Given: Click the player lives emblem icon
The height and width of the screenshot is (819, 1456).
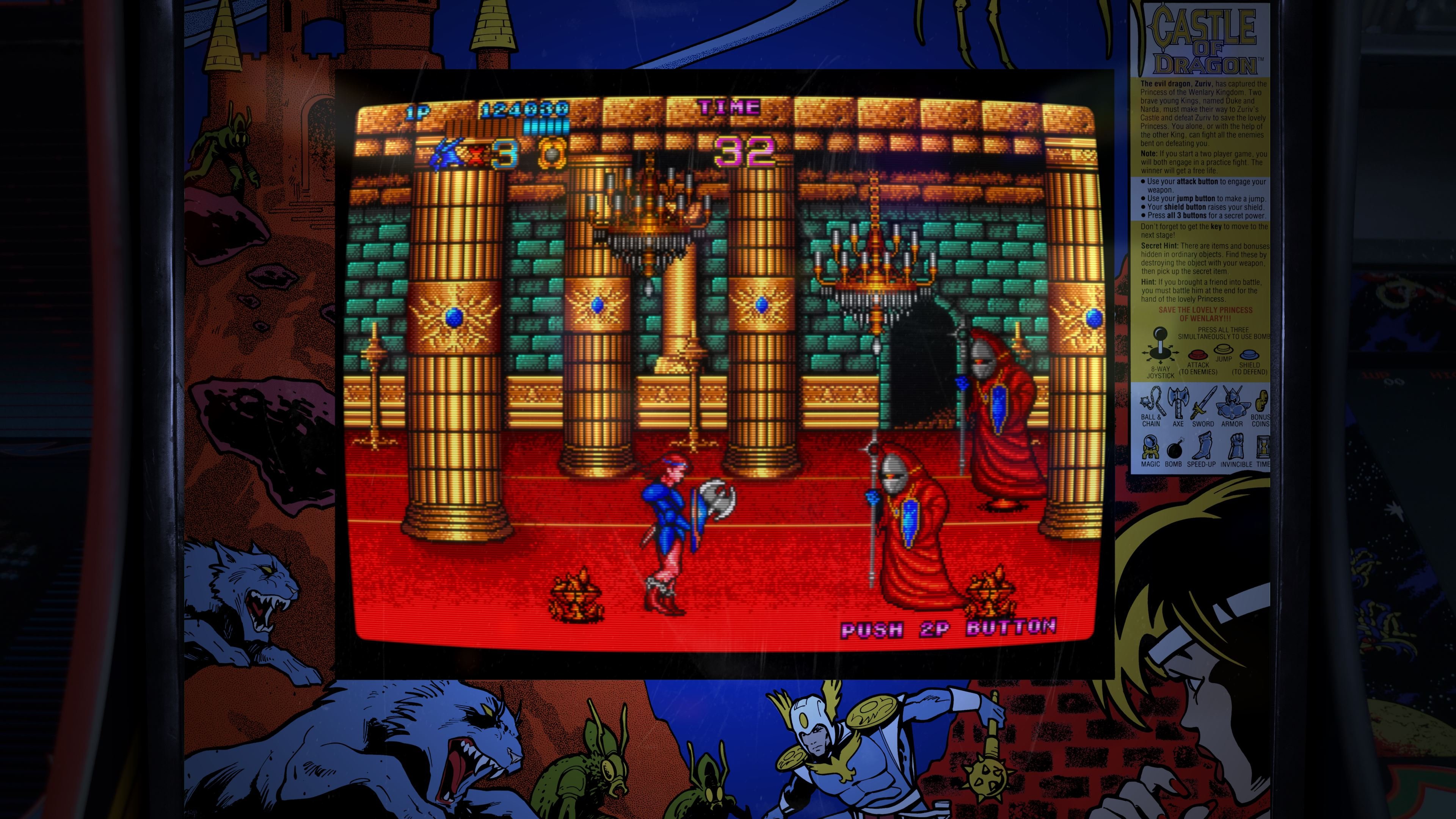Looking at the screenshot, I should (447, 154).
